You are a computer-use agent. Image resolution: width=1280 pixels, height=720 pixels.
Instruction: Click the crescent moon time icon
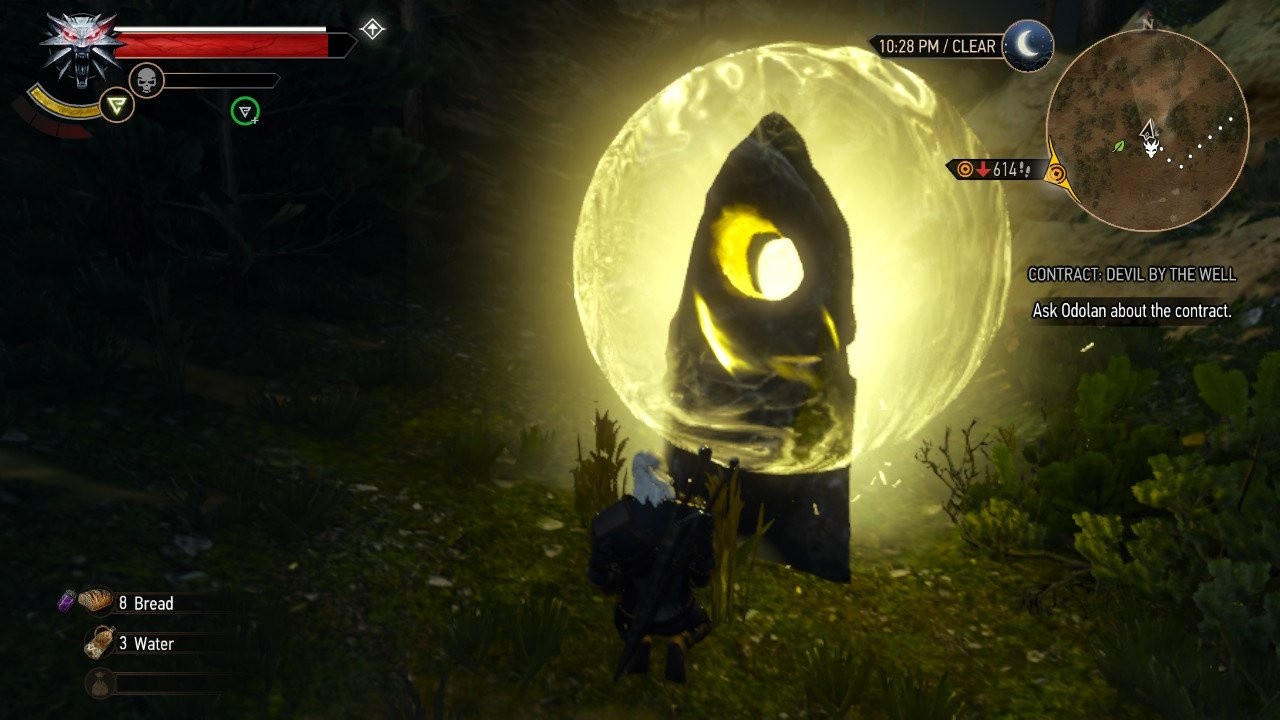coord(1028,46)
